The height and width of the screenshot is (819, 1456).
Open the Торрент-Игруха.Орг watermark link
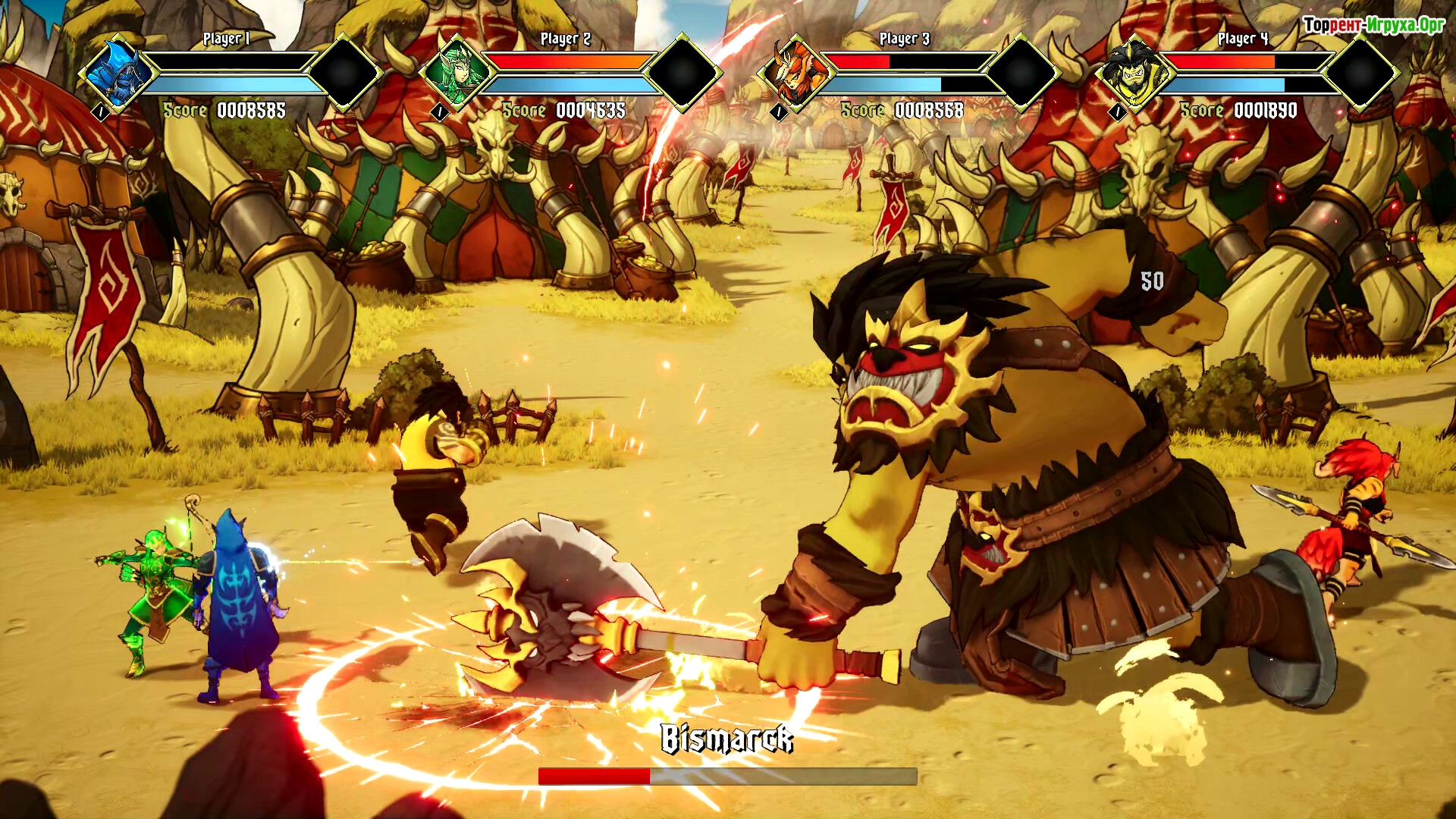coord(1373,25)
